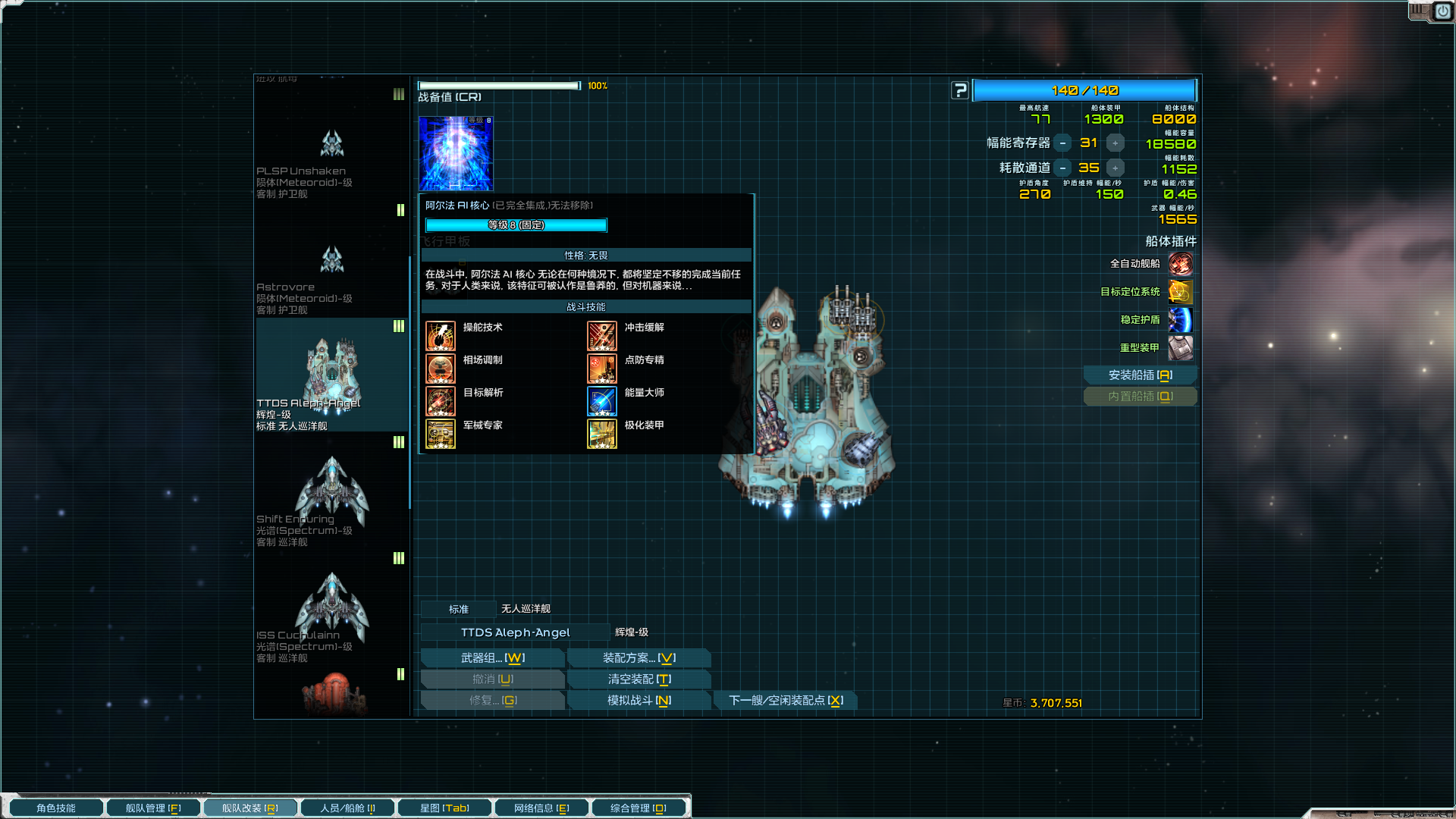Click the 操纵技术 combat skill icon

(x=441, y=336)
